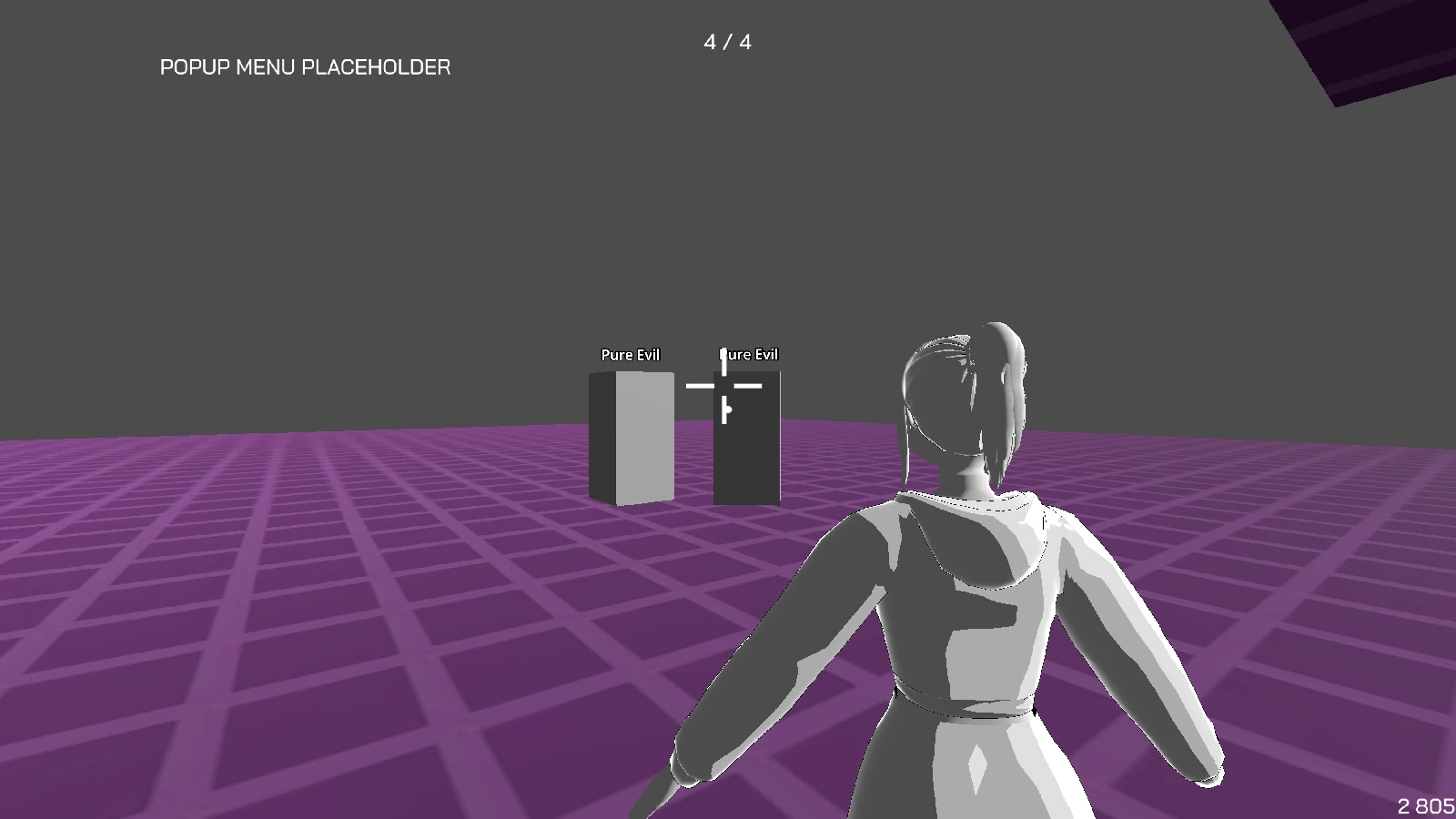The width and height of the screenshot is (1456, 819).
Task: Click the 4 / 4 objective counter
Action: pyautogui.click(x=727, y=42)
